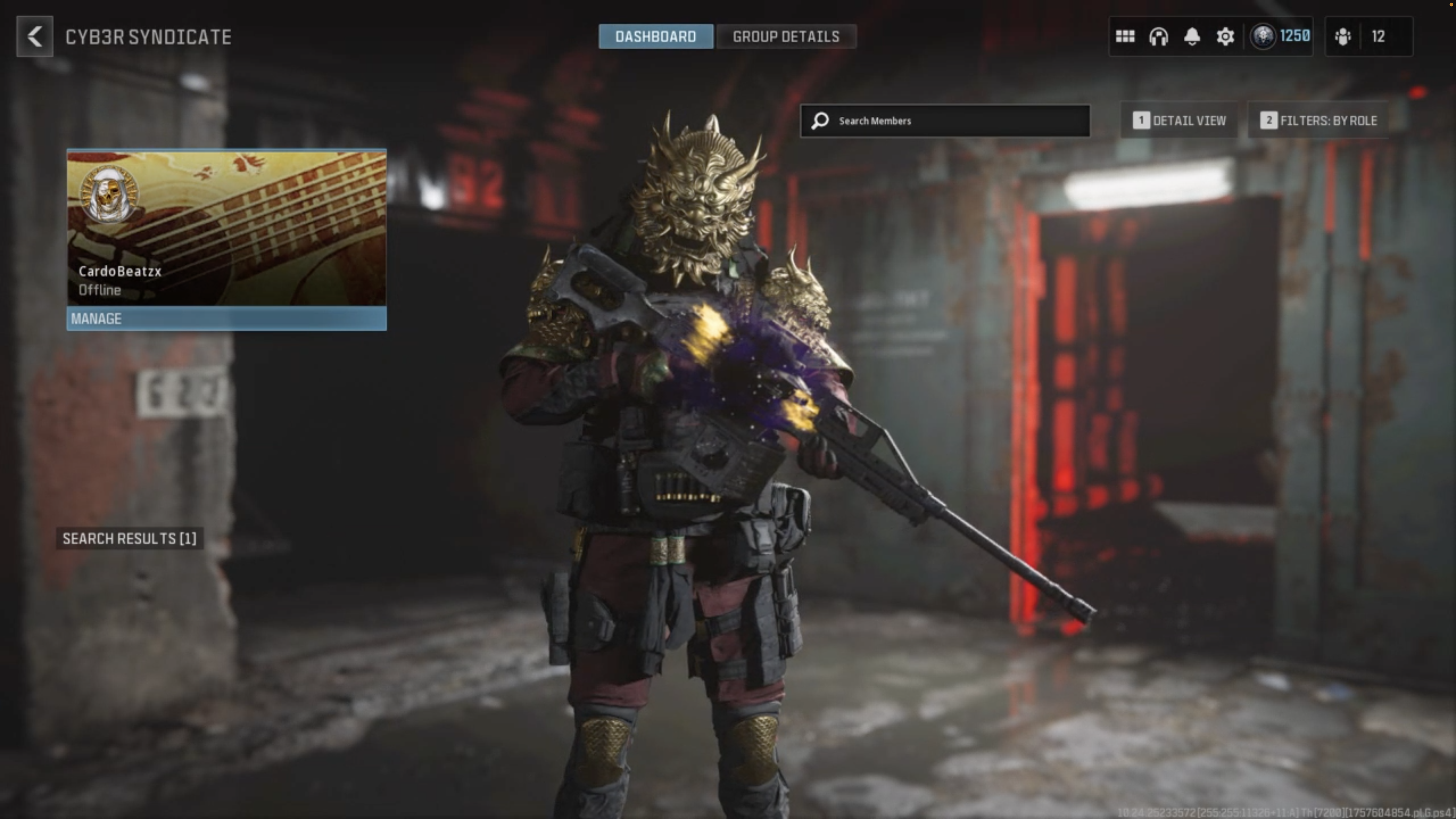This screenshot has width=1456, height=819.
Task: Open the grid menu icon
Action: tap(1125, 37)
